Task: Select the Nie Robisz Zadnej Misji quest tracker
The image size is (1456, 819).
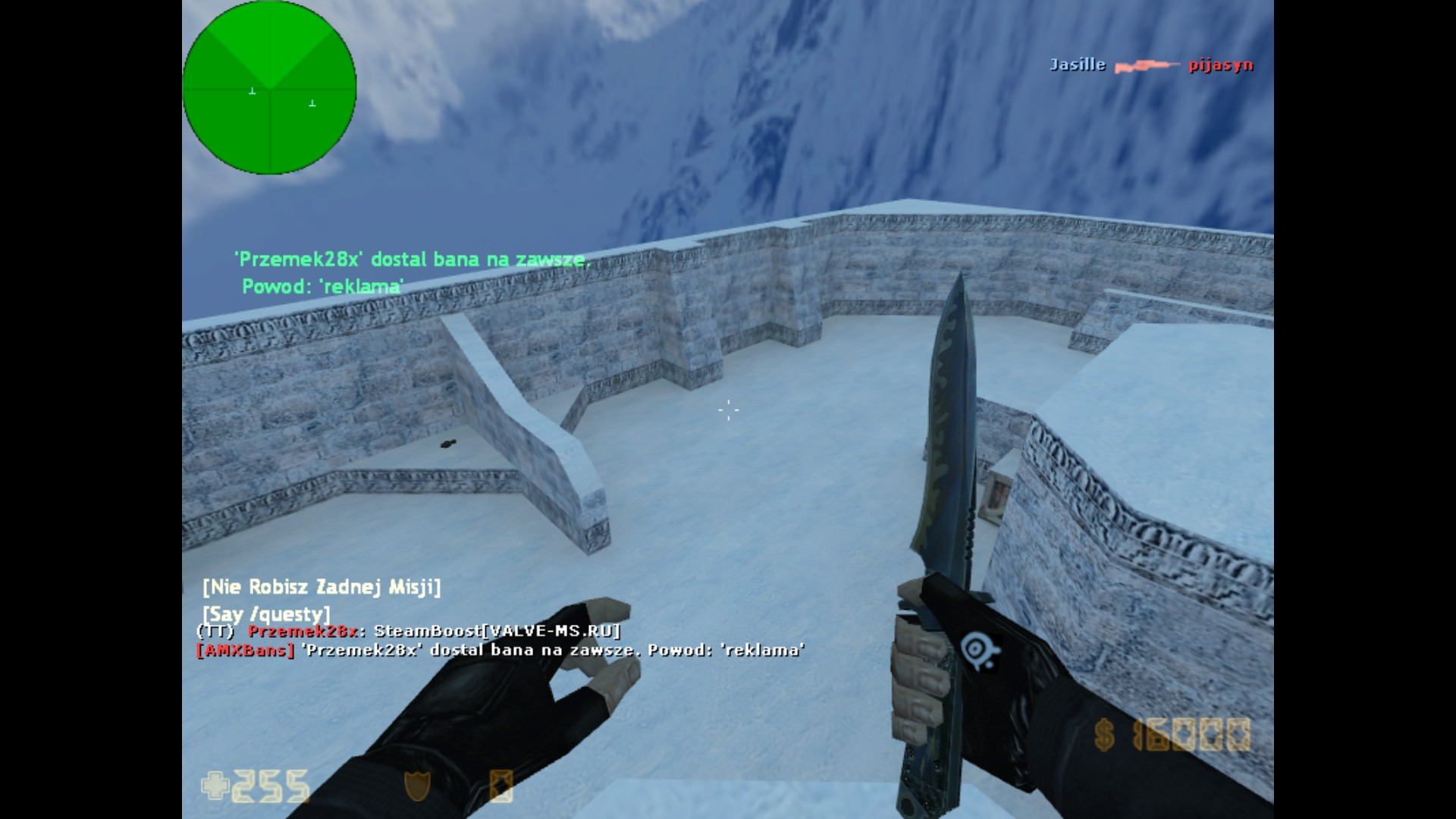Action: pyautogui.click(x=321, y=587)
